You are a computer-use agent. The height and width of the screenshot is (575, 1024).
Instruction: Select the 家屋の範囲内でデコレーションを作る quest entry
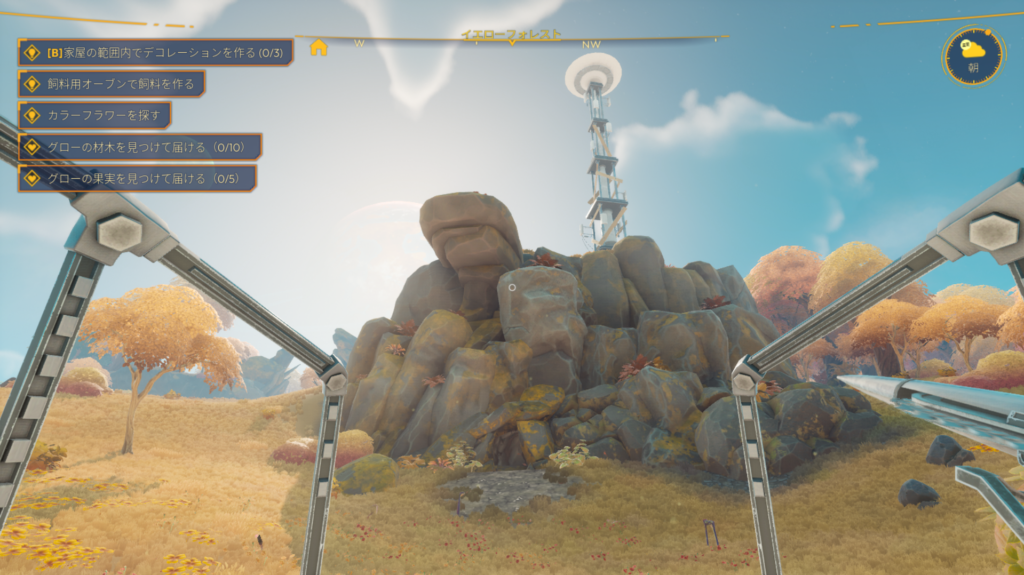(x=156, y=52)
